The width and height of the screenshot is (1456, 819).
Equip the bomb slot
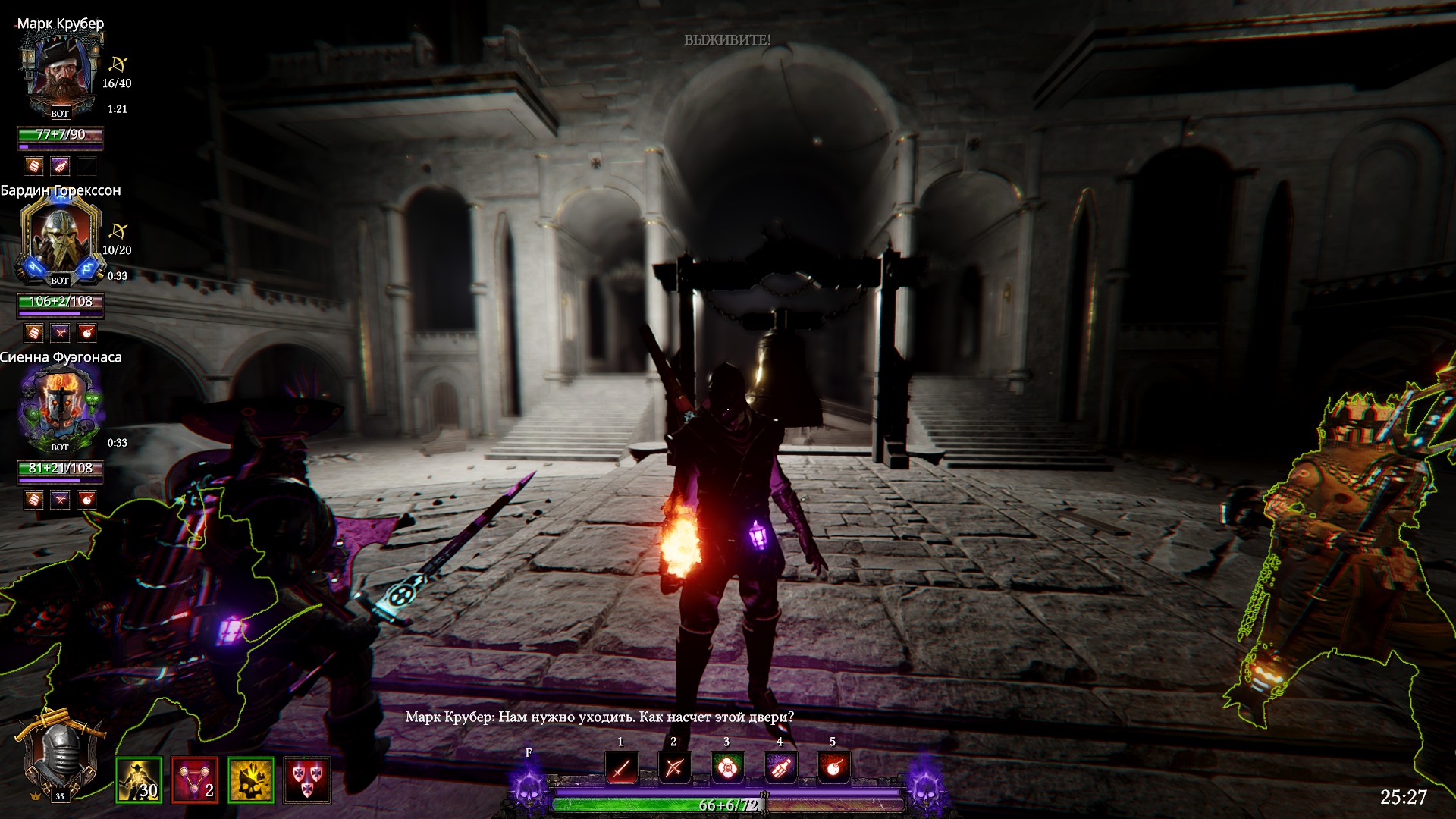click(x=833, y=768)
